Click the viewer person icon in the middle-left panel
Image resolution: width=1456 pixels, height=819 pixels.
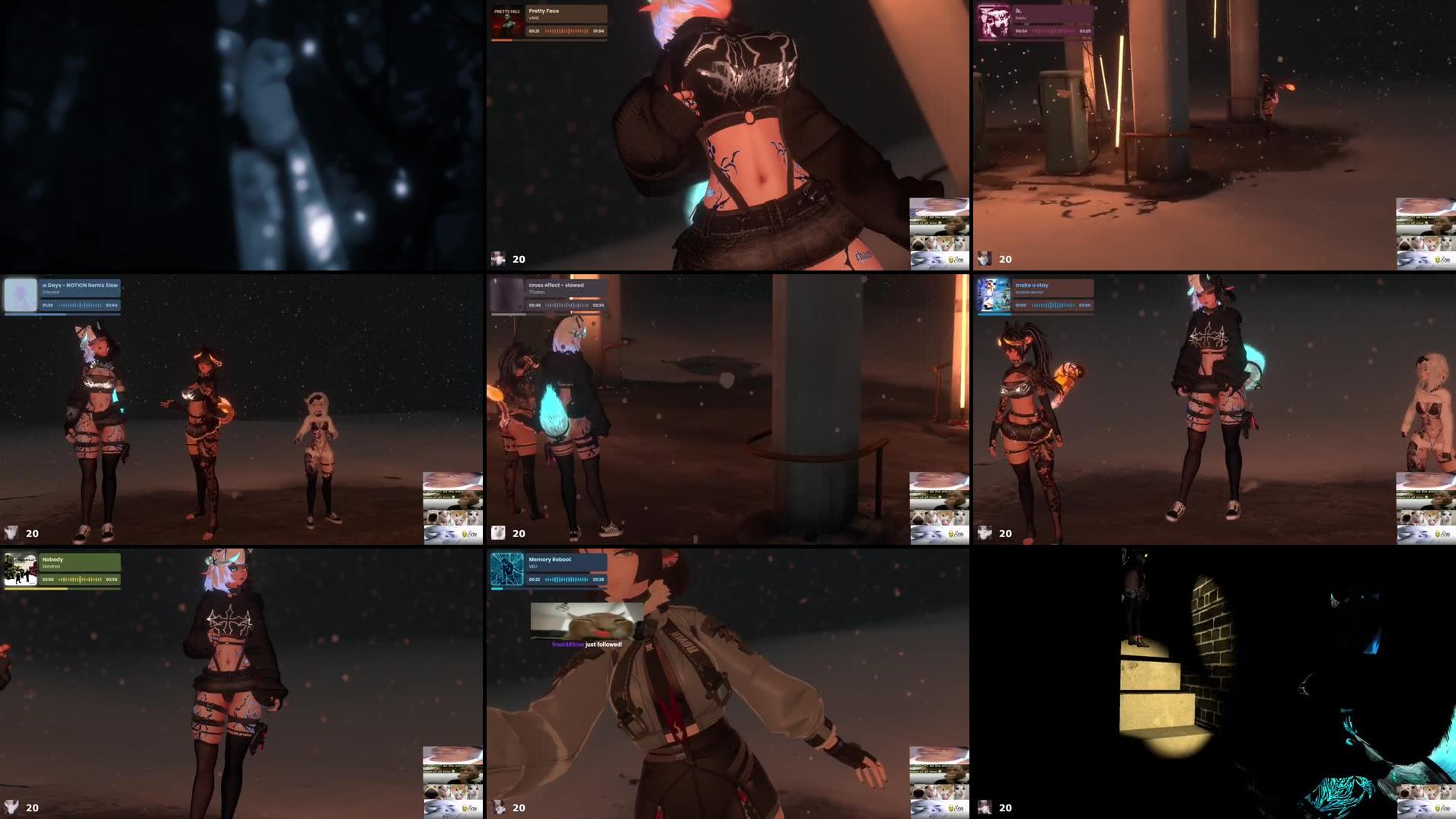[x=11, y=533]
